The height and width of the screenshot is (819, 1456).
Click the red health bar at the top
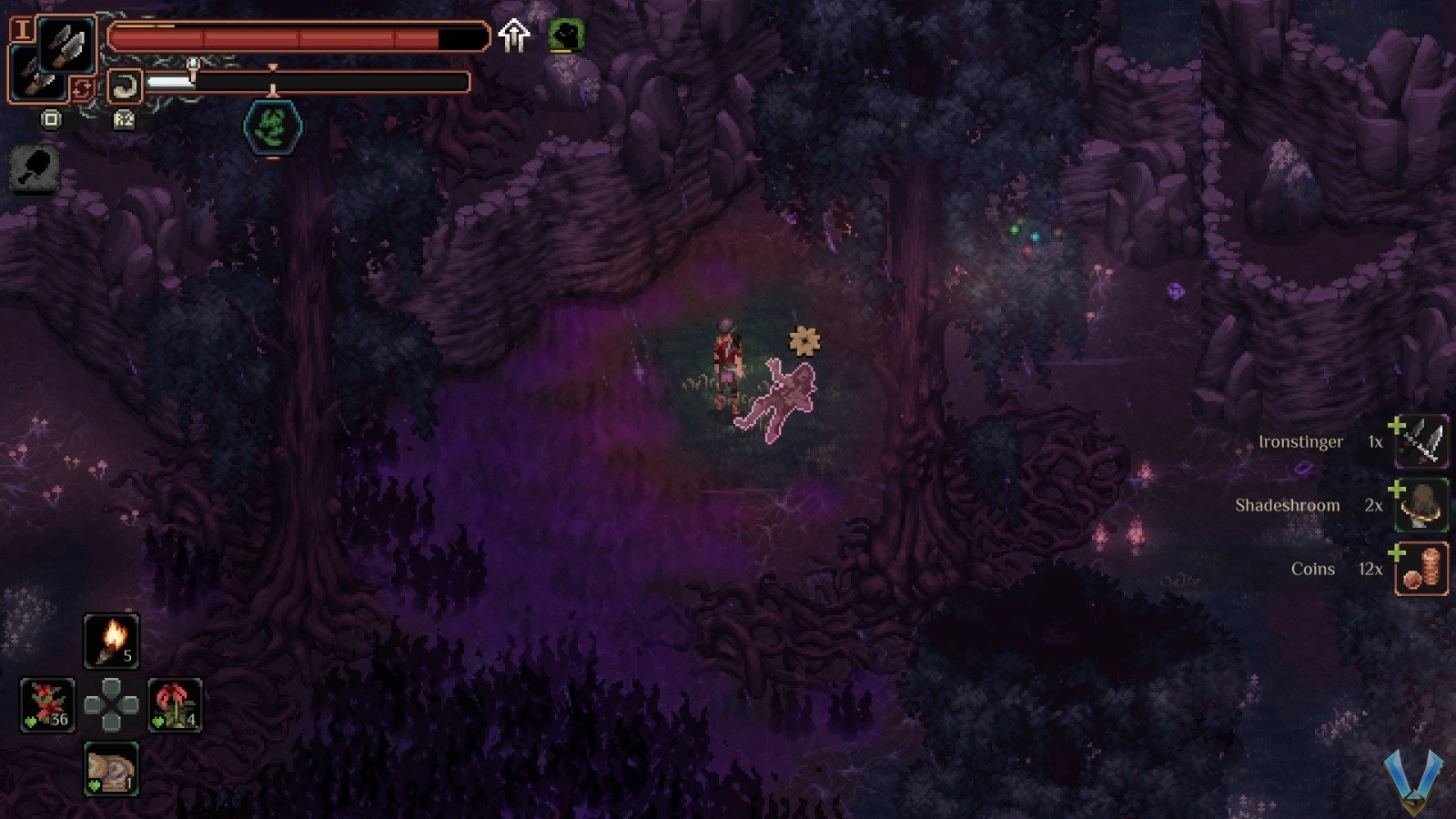point(291,38)
